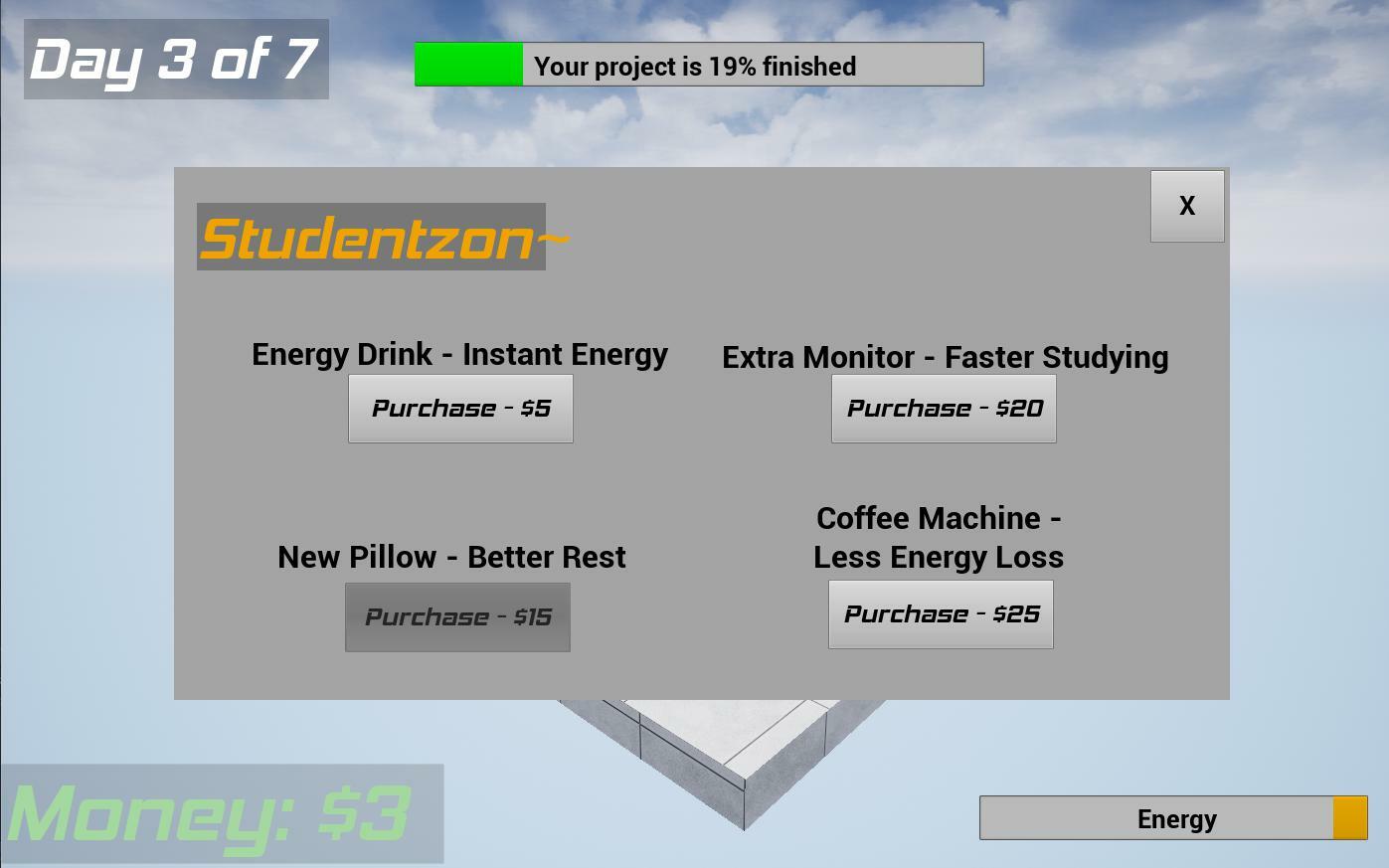Select the project 19% finished text

pos(695,67)
